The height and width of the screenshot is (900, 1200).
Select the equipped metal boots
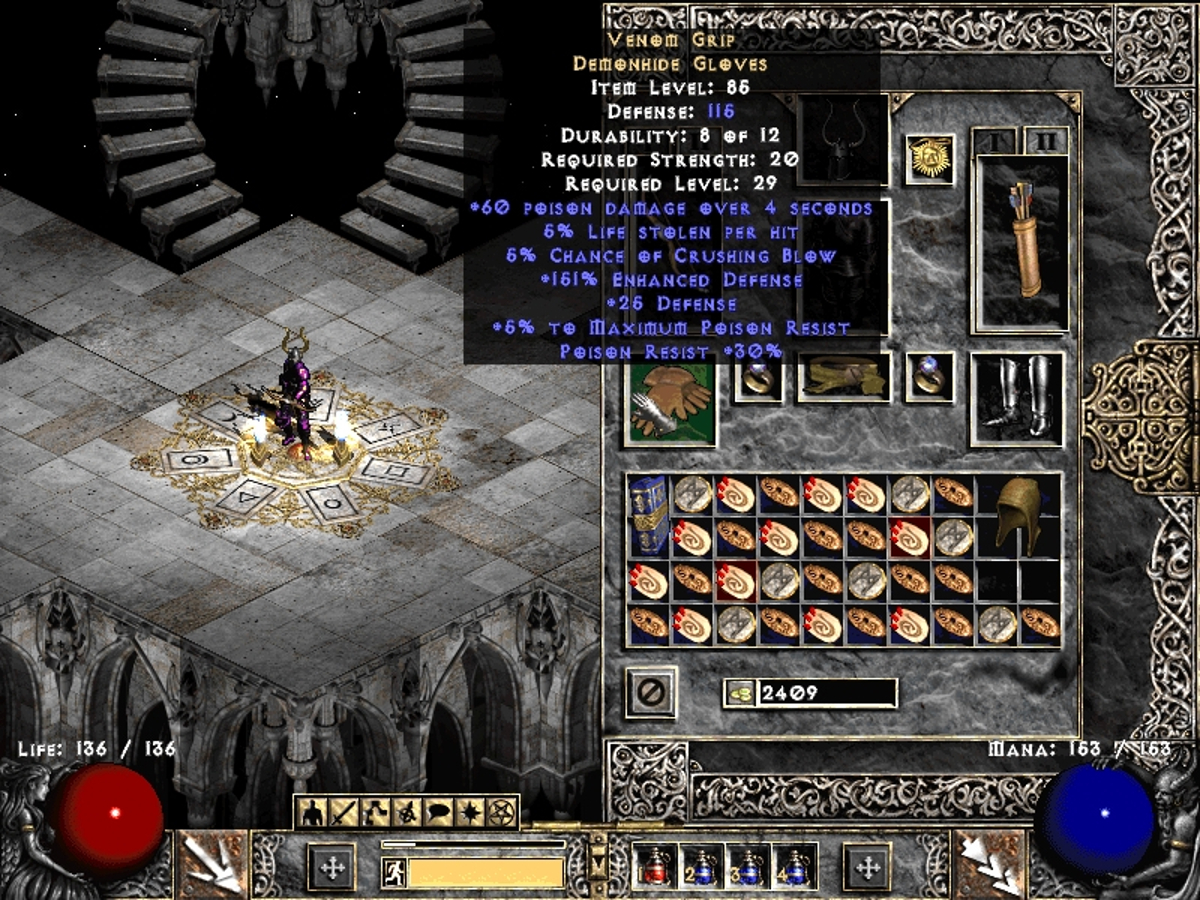tap(1016, 398)
